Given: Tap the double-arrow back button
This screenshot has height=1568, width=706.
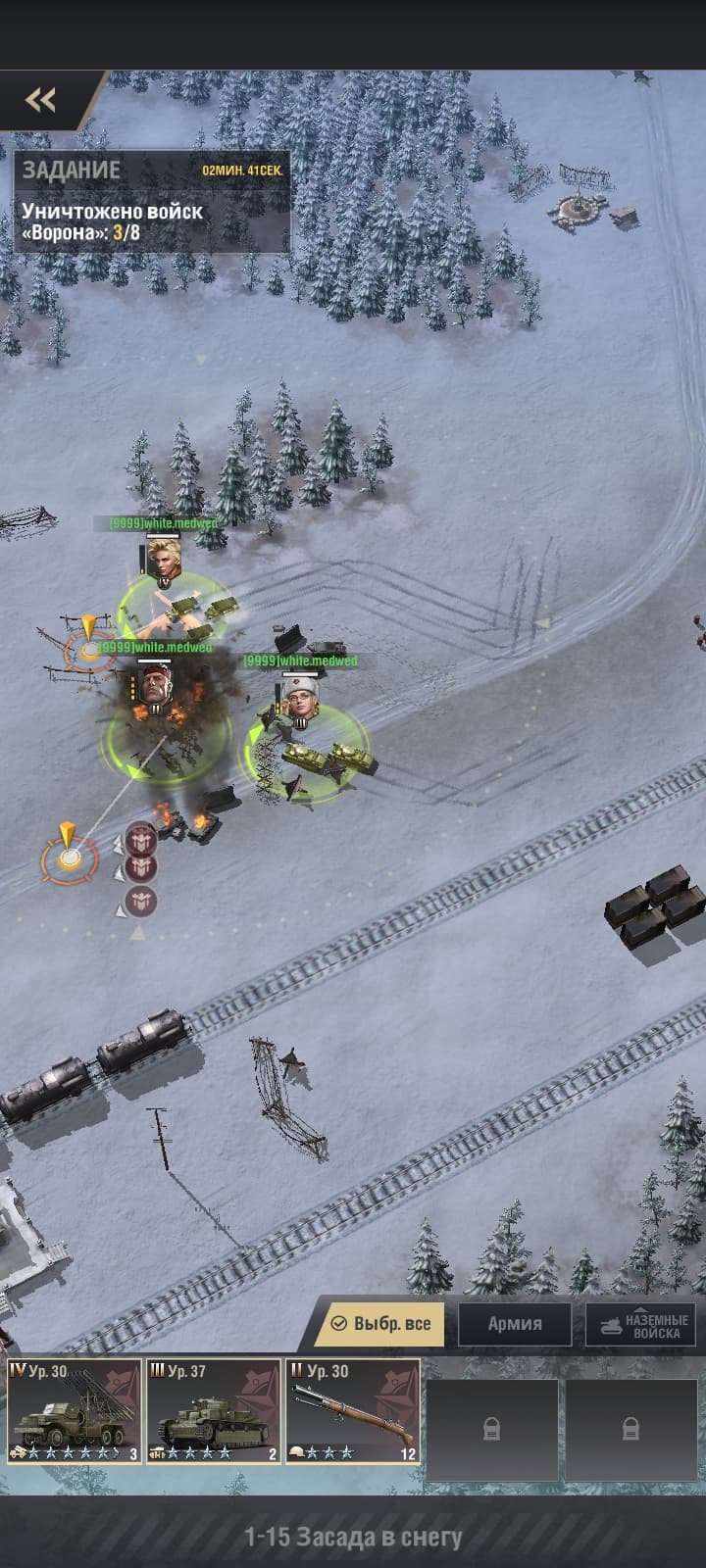Looking at the screenshot, I should click(40, 99).
